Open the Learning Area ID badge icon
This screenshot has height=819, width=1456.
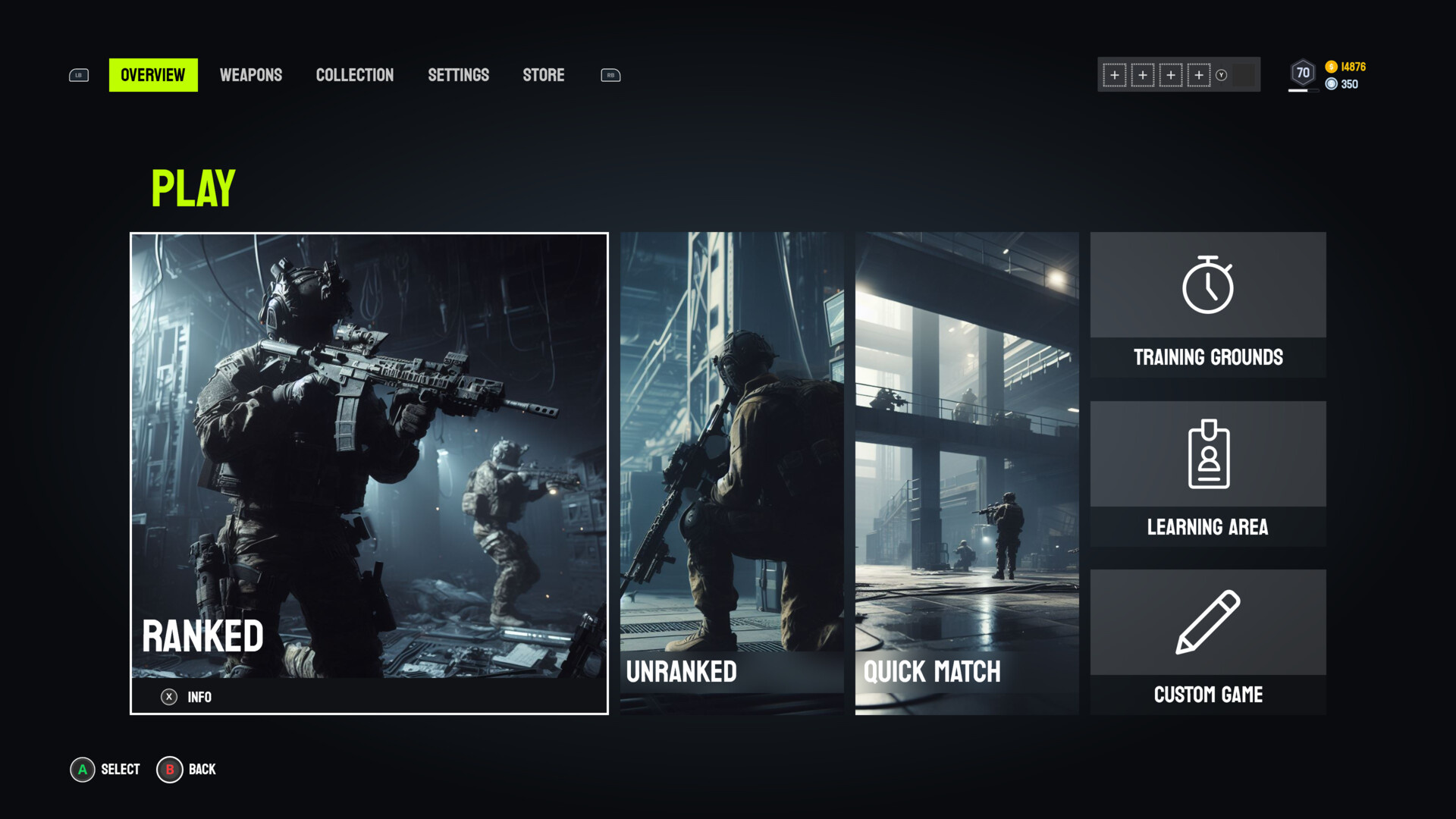click(1207, 456)
